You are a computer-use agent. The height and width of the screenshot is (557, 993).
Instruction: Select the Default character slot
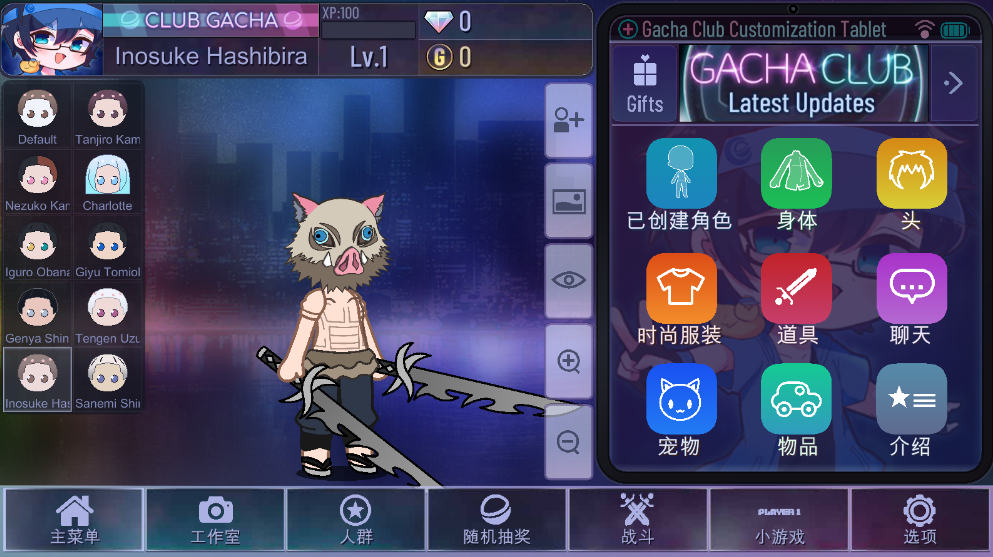38,116
